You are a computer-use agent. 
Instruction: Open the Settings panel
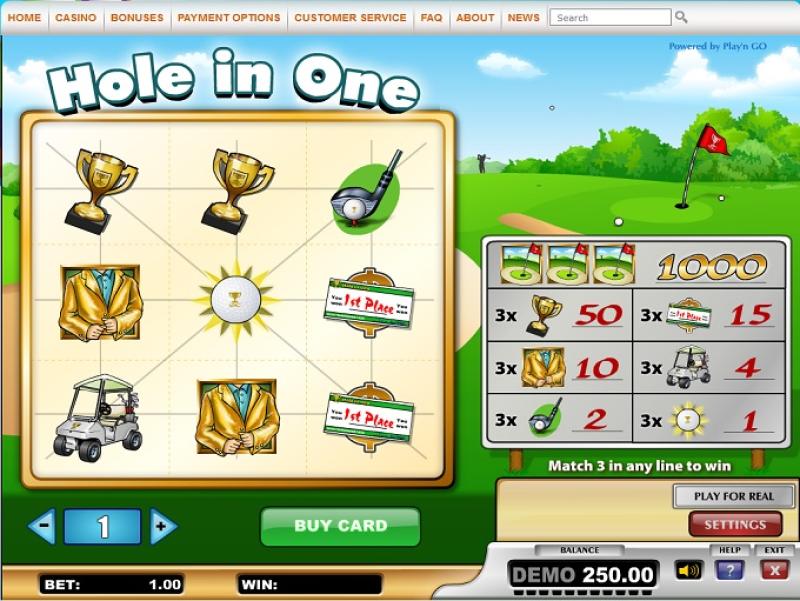pyautogui.click(x=734, y=524)
